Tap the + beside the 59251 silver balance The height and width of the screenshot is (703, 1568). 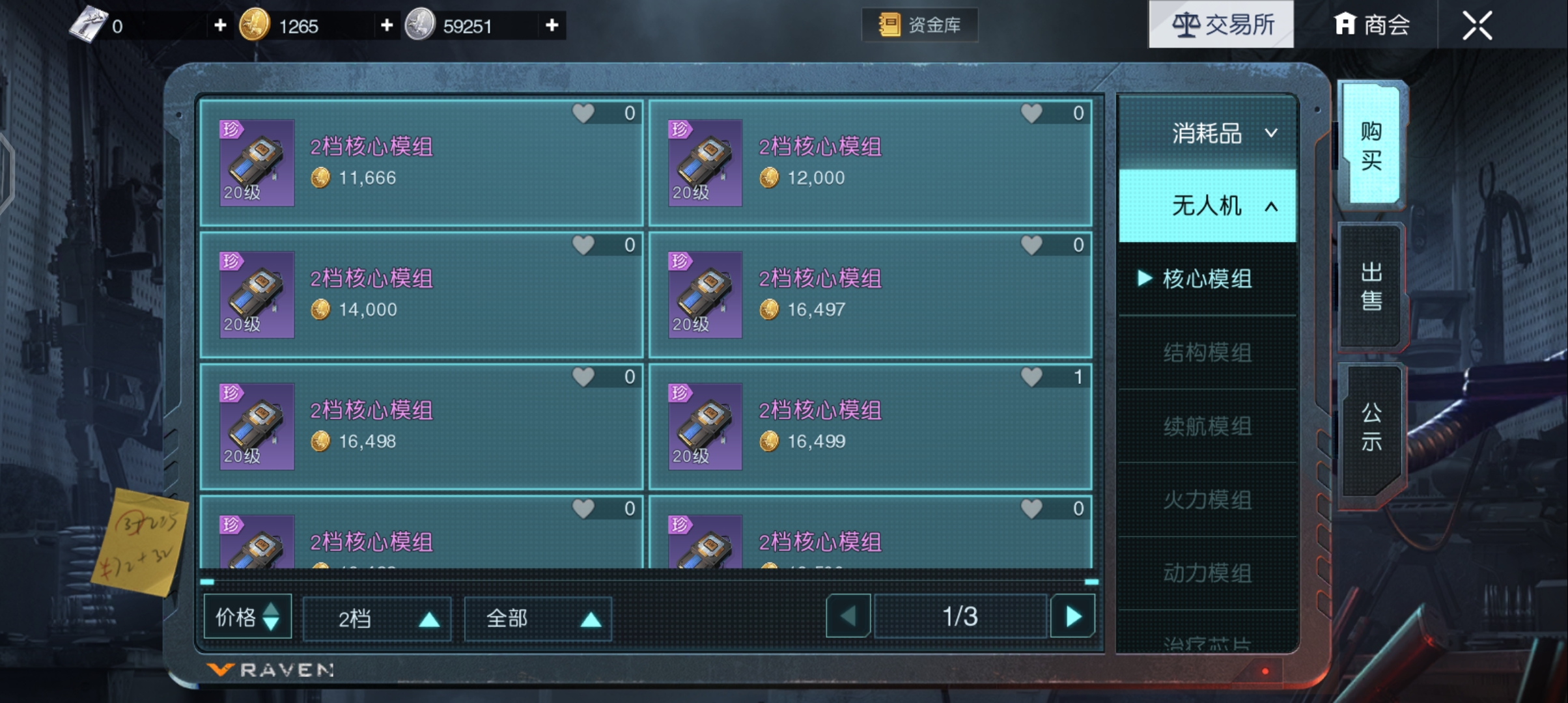552,26
